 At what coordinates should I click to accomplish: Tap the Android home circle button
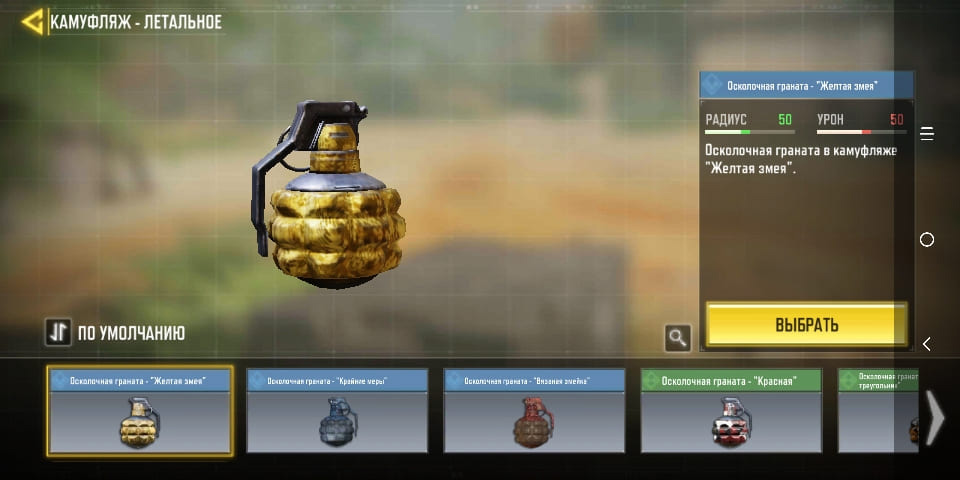(927, 240)
